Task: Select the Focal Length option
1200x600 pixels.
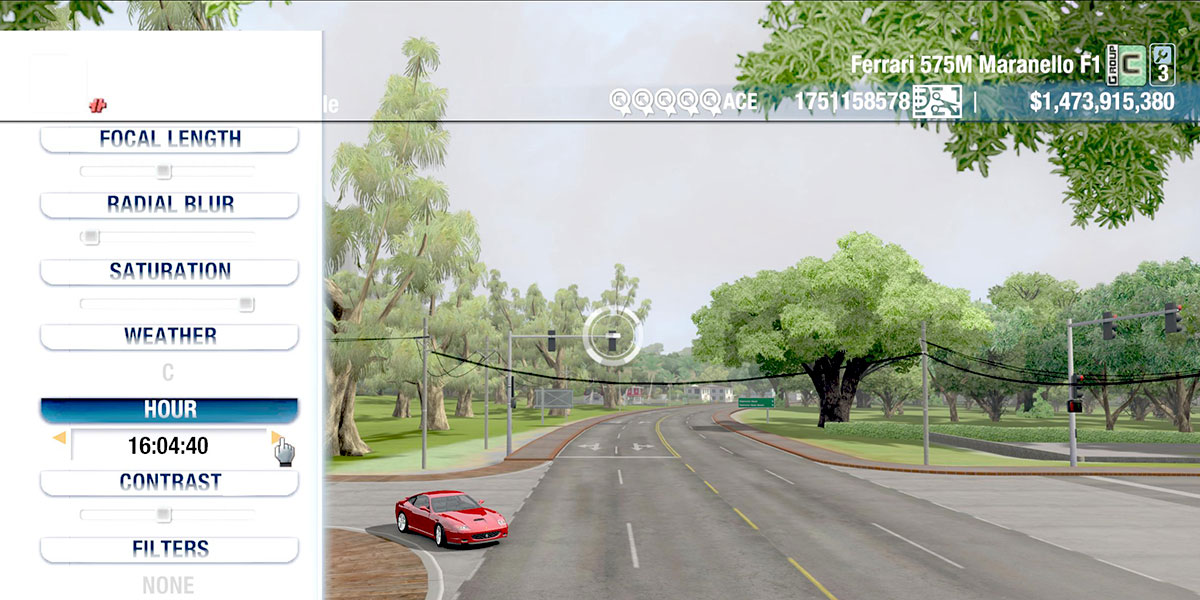Action: pos(169,139)
